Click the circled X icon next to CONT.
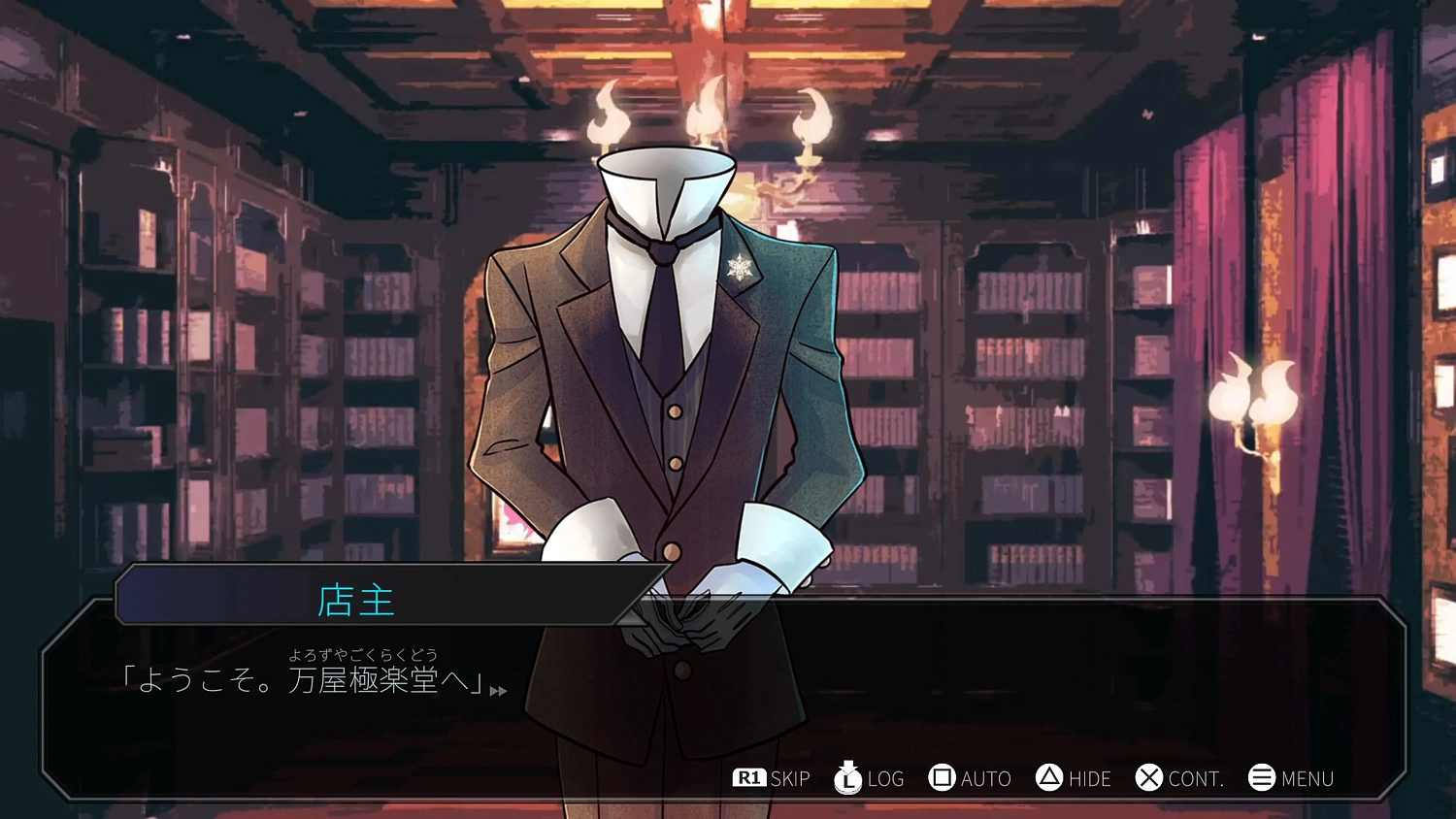This screenshot has height=819, width=1456. (x=1150, y=777)
